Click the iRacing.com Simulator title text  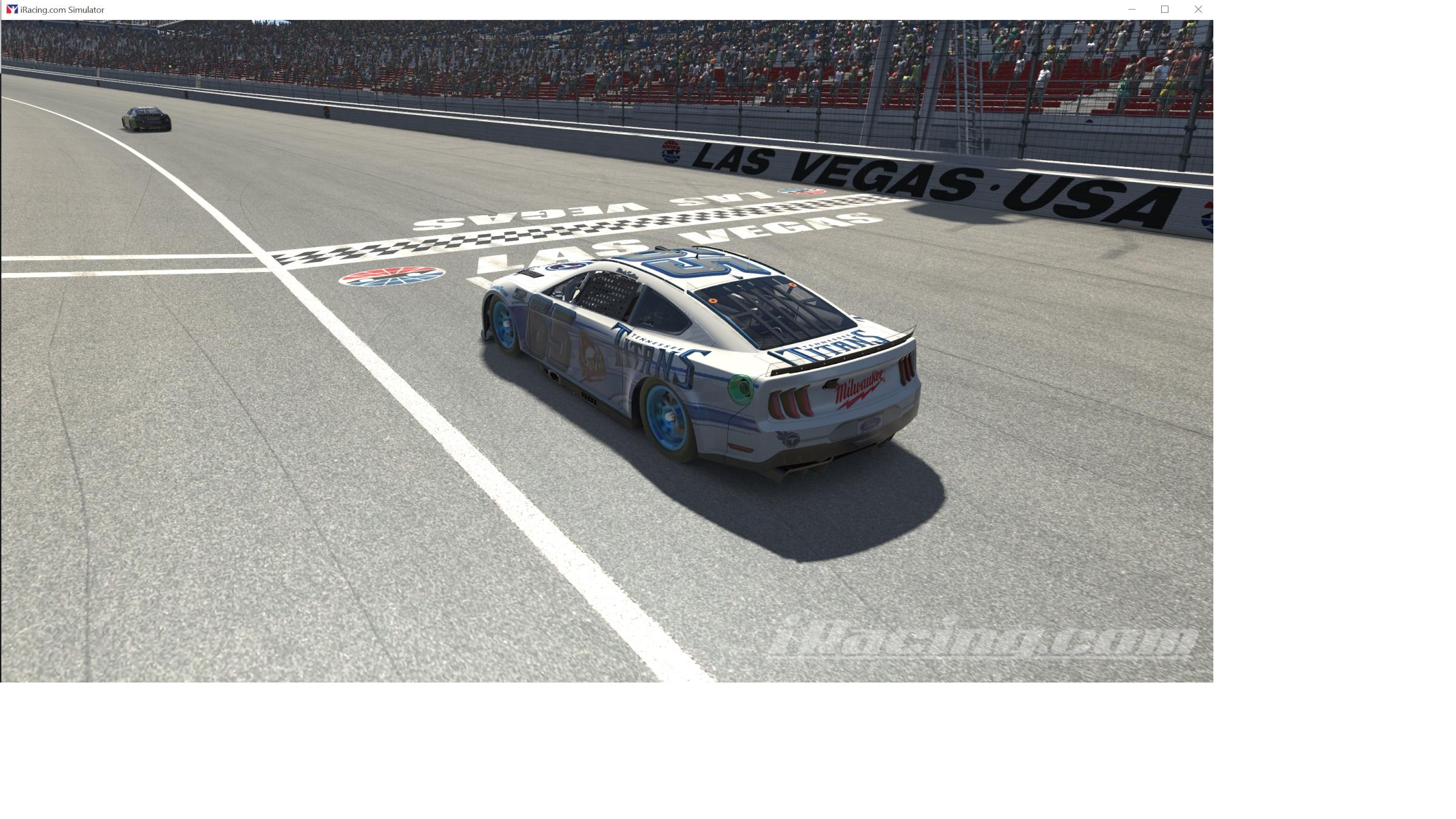tap(62, 9)
